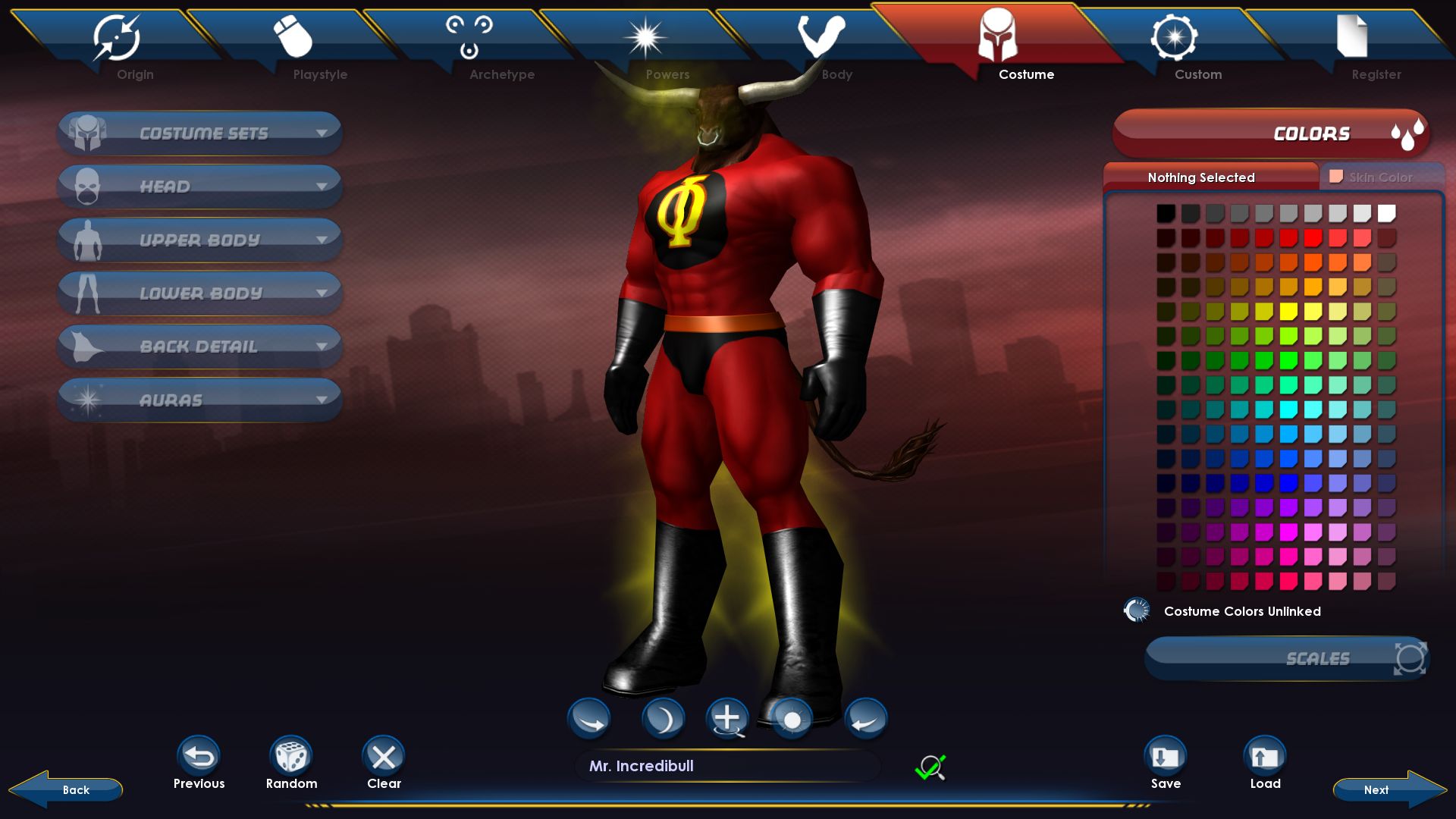The image size is (1456, 819).
Task: Expand the Upper Body options
Action: pyautogui.click(x=199, y=240)
